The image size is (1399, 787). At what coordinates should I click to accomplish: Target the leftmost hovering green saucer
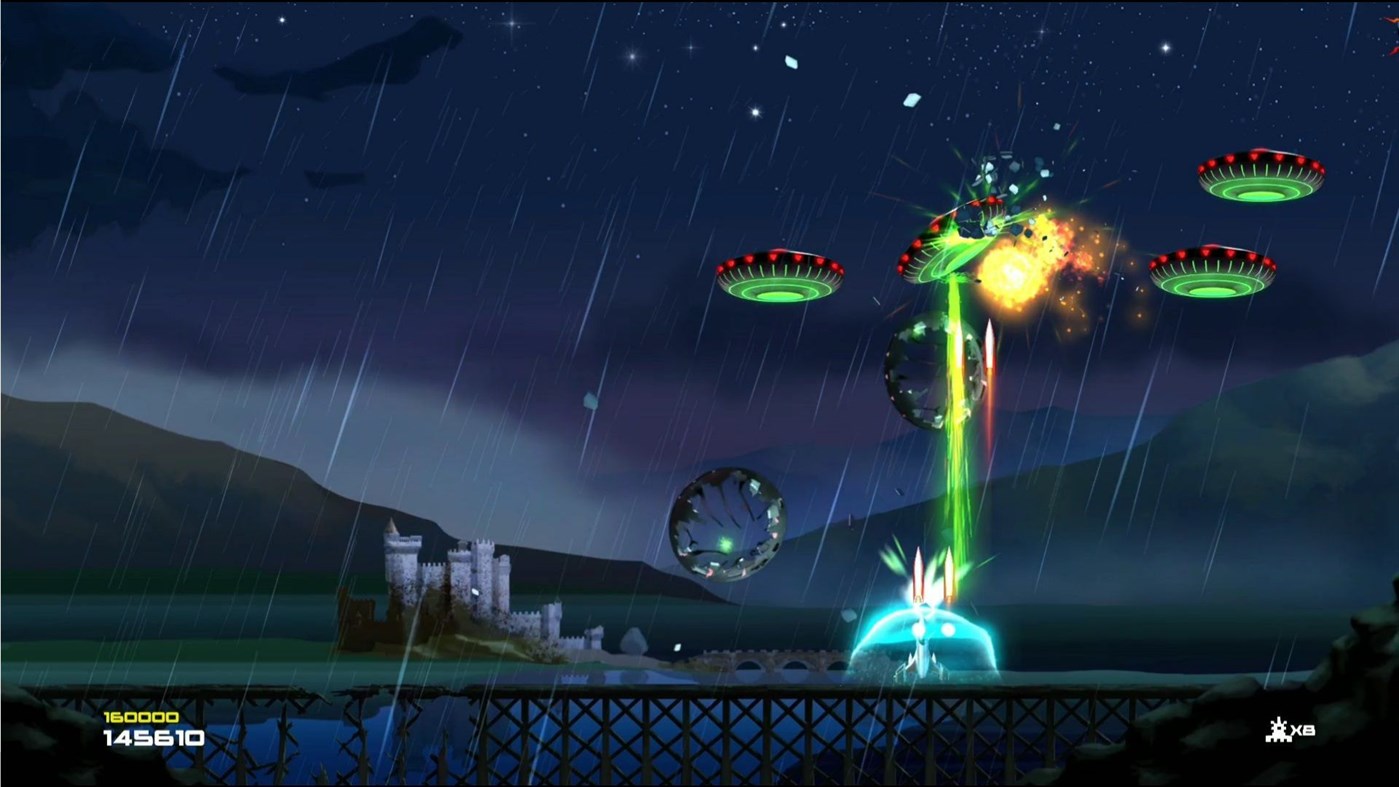pyautogui.click(x=781, y=275)
